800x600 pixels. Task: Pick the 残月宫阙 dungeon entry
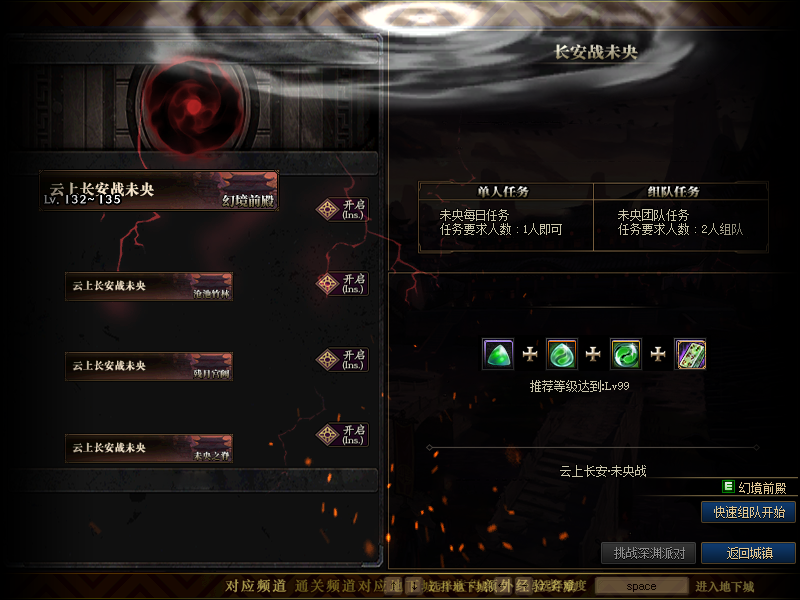[149, 366]
